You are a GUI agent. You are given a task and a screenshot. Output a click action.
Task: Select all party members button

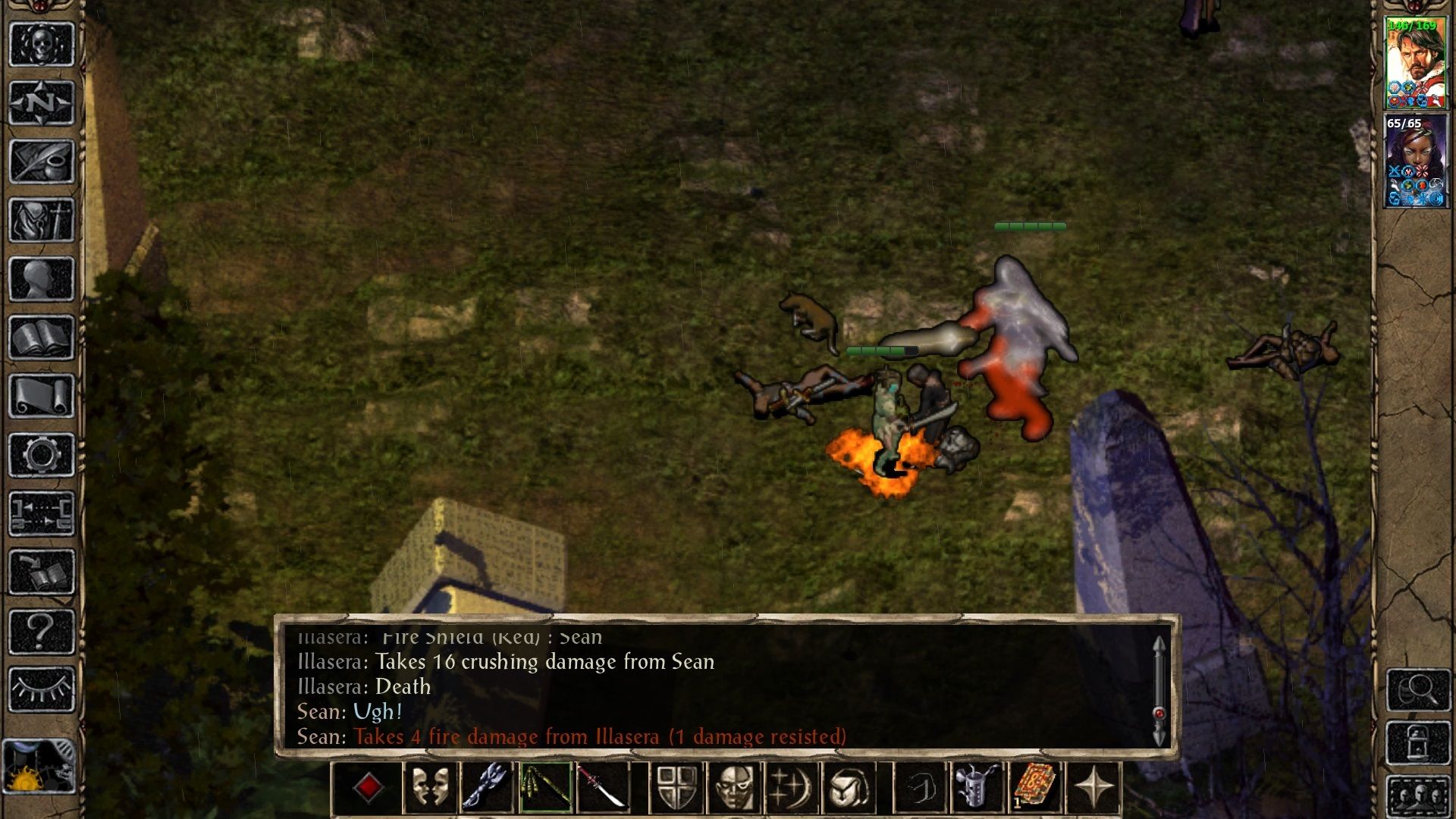click(1418, 796)
